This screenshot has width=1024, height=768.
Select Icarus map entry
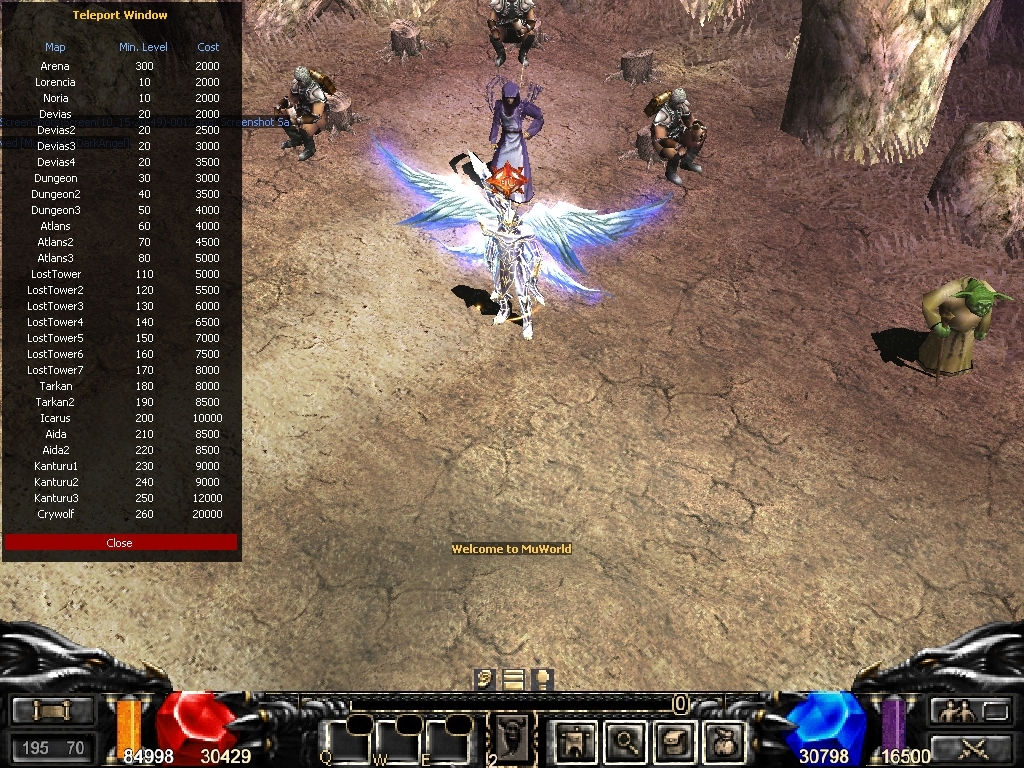56,418
